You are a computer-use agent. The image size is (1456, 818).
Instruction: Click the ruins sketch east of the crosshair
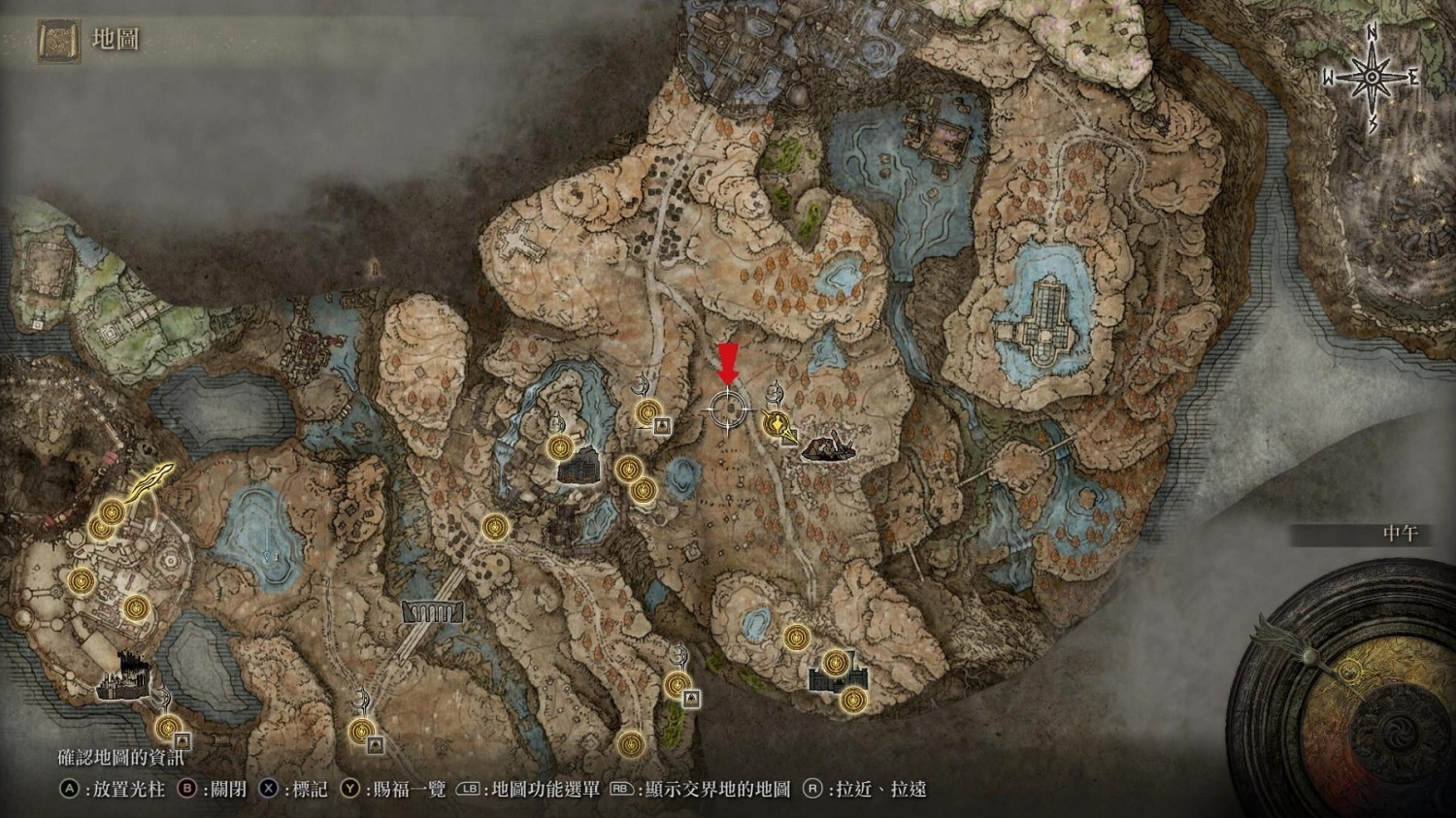point(827,448)
